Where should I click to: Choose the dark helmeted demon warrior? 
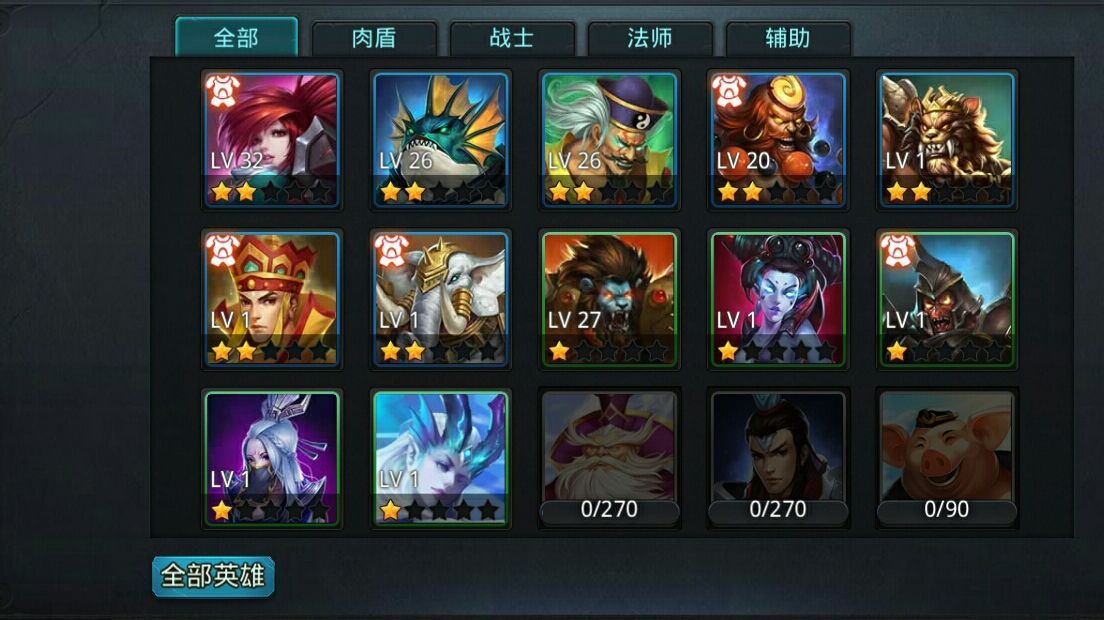[947, 299]
